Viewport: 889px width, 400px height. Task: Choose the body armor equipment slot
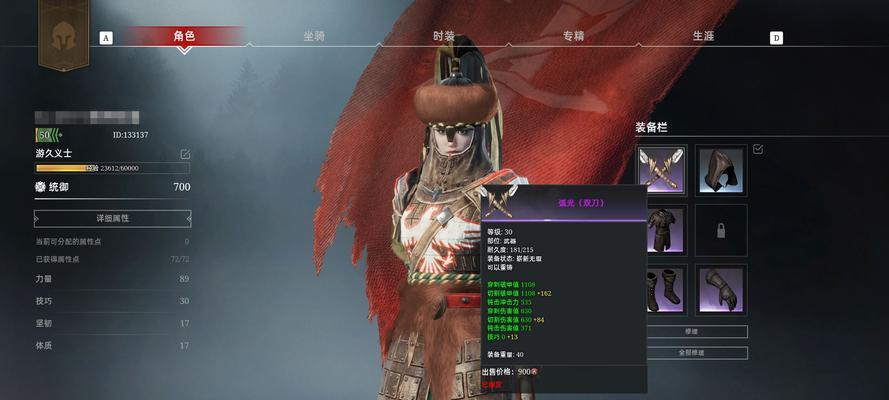point(661,230)
